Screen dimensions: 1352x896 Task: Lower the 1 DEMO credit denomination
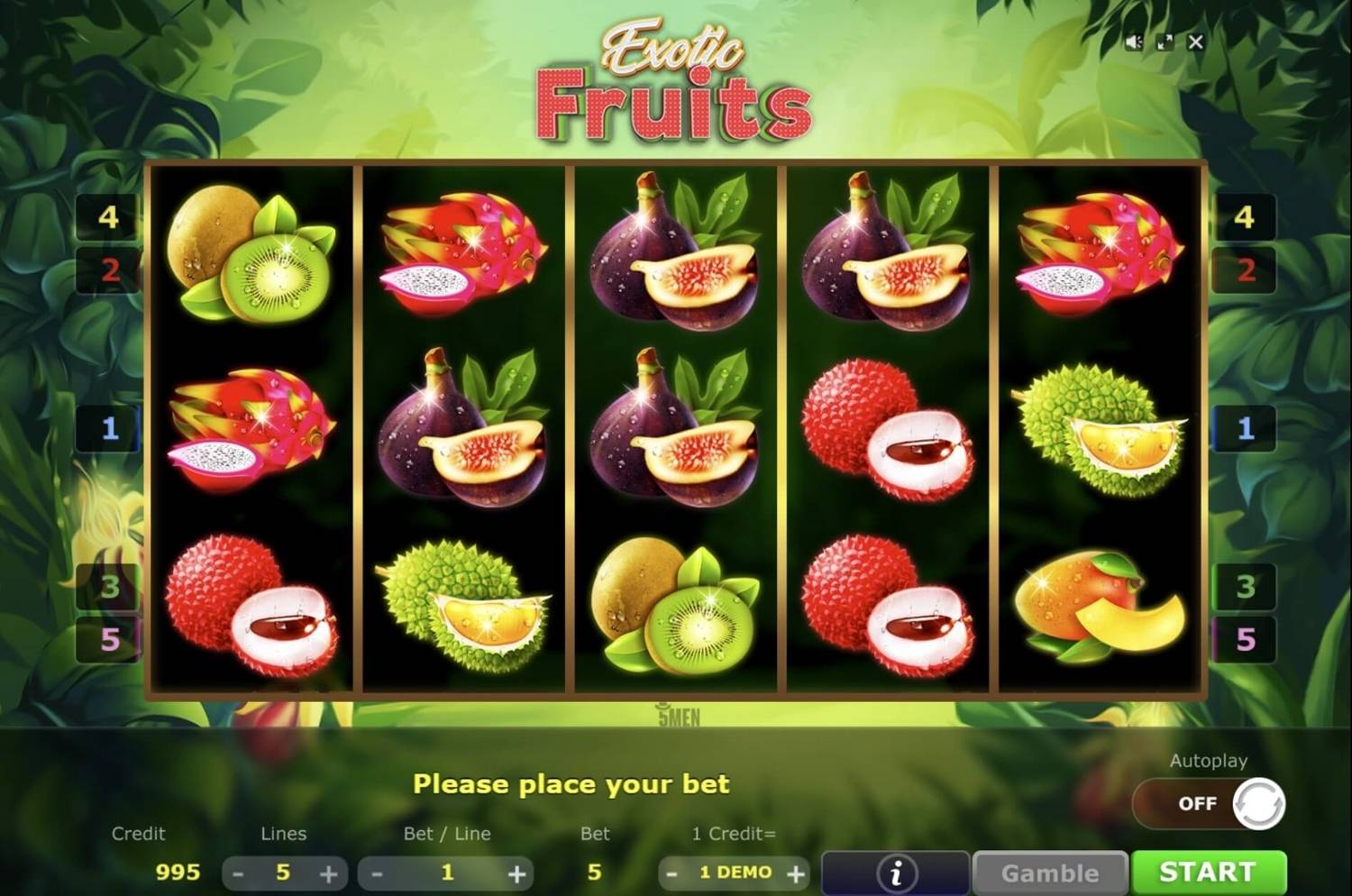coord(672,873)
